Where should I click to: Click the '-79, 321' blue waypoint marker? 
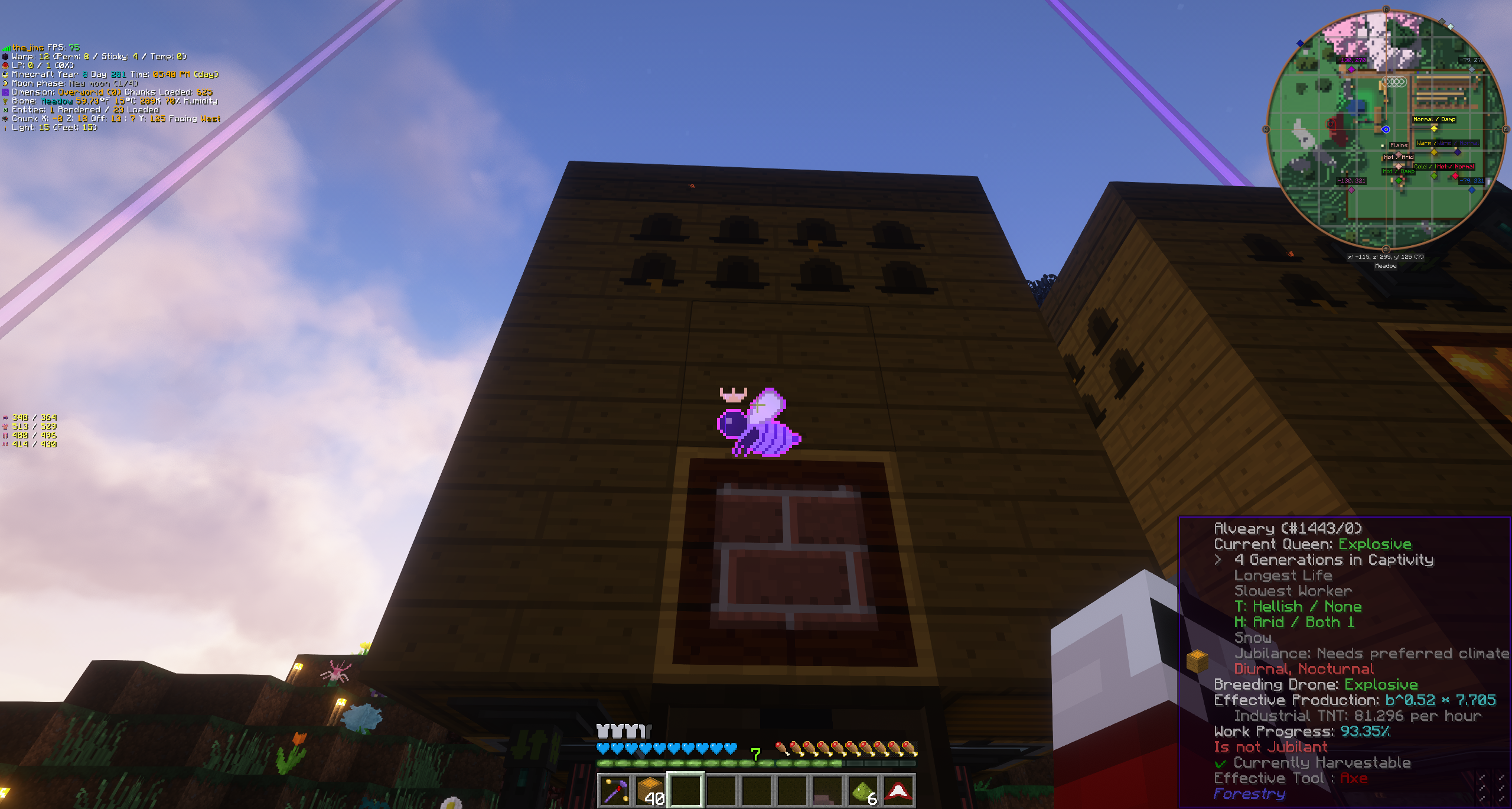[x=1472, y=190]
